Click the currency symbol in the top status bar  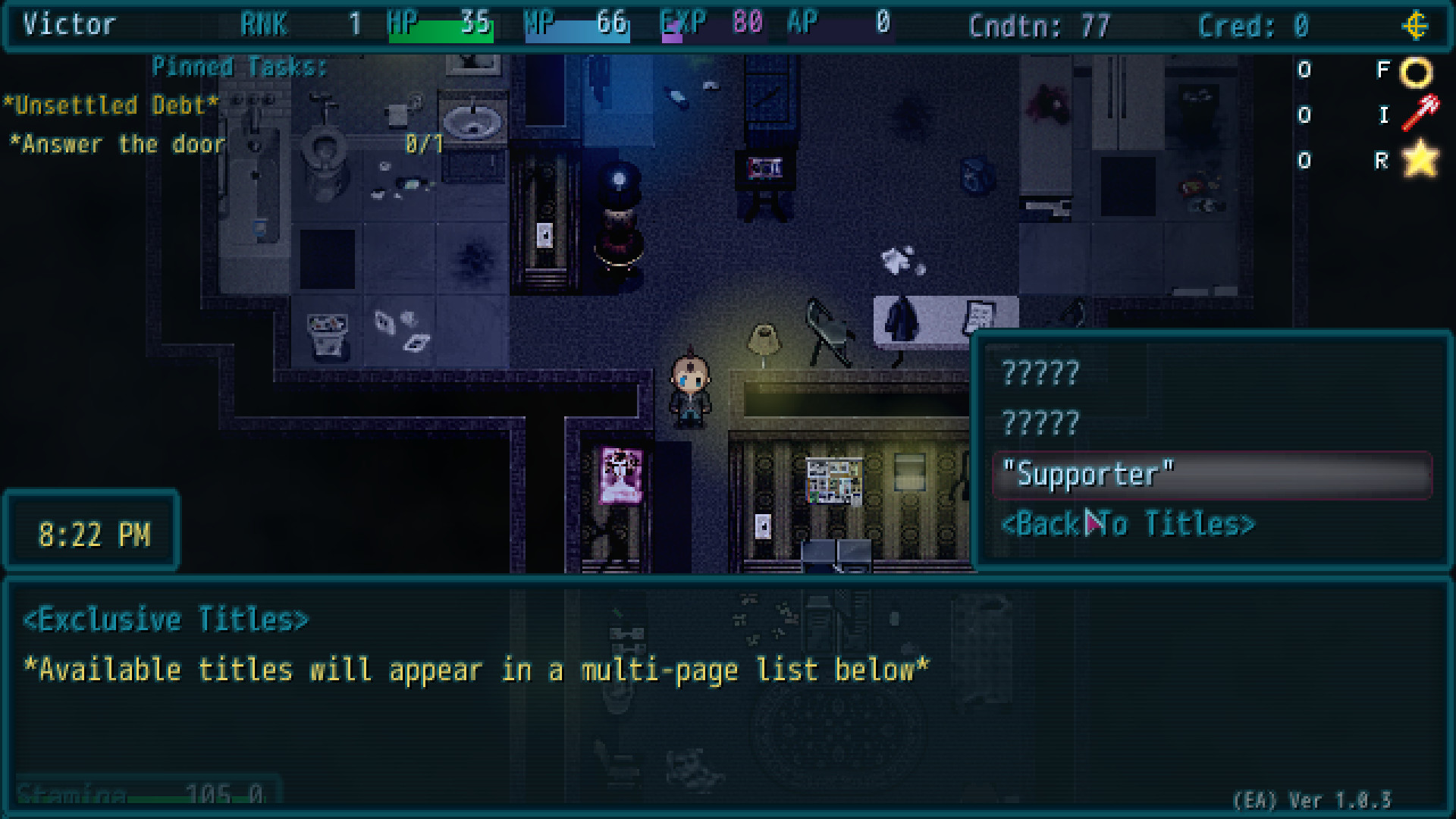[1415, 24]
